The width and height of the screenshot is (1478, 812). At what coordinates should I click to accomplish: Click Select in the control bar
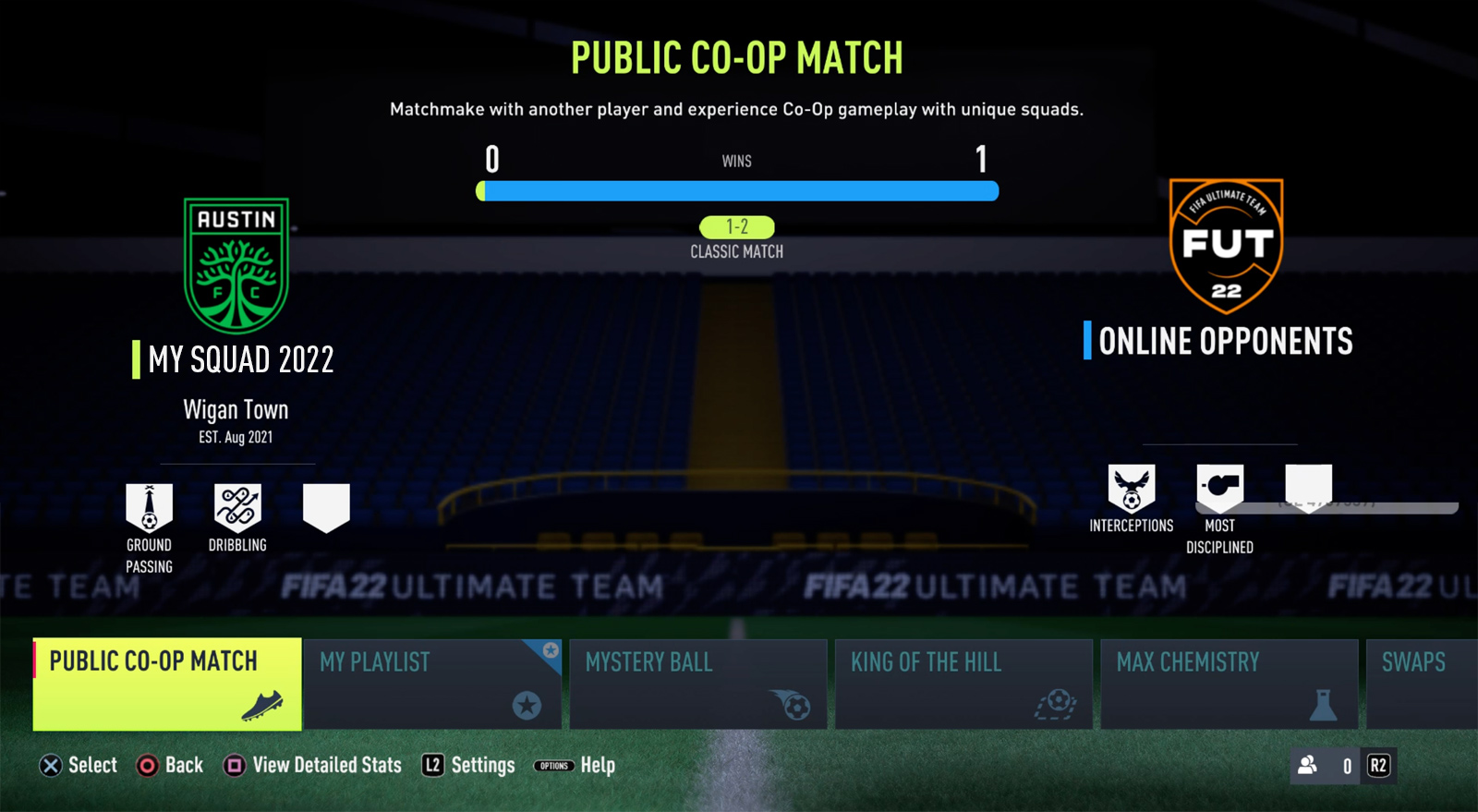tap(78, 765)
